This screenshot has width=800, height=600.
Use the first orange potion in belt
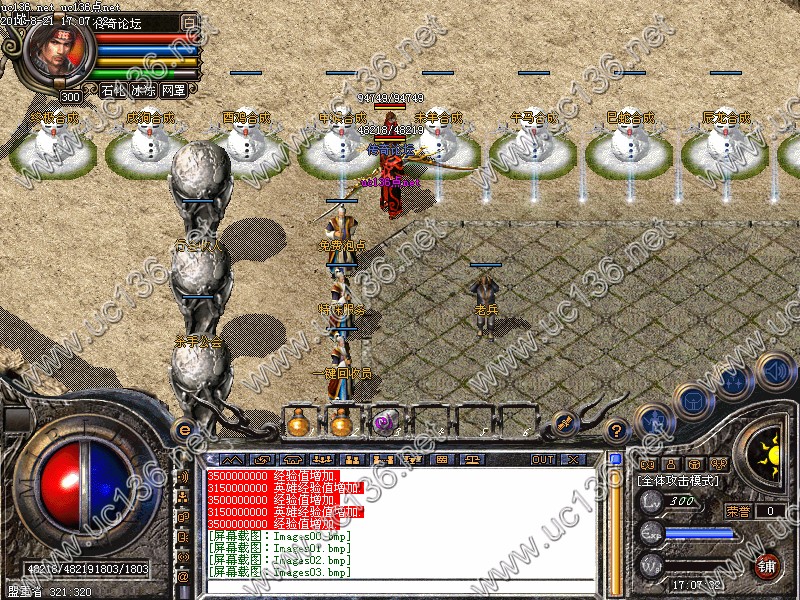[297, 423]
